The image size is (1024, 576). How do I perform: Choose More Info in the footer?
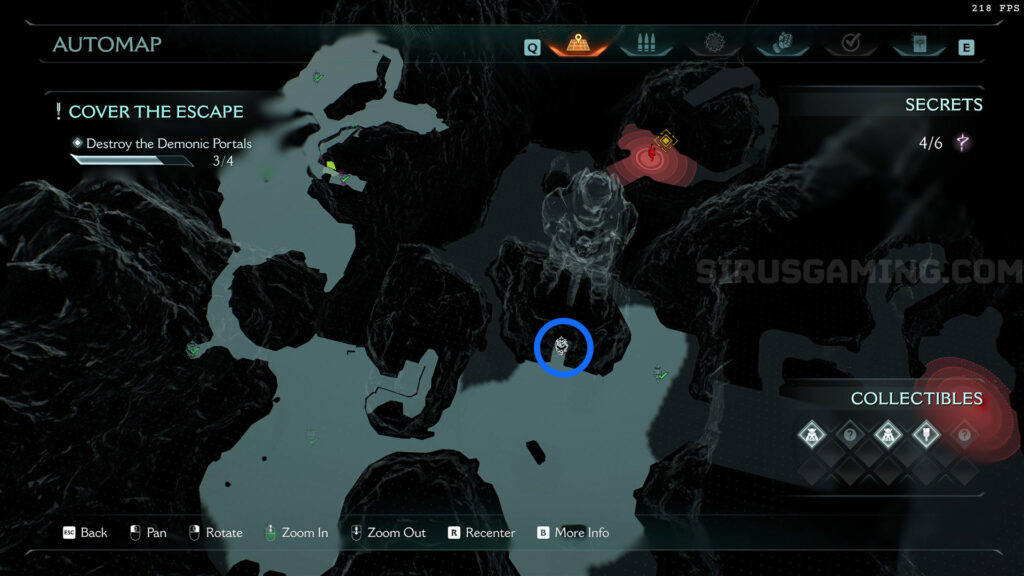573,533
